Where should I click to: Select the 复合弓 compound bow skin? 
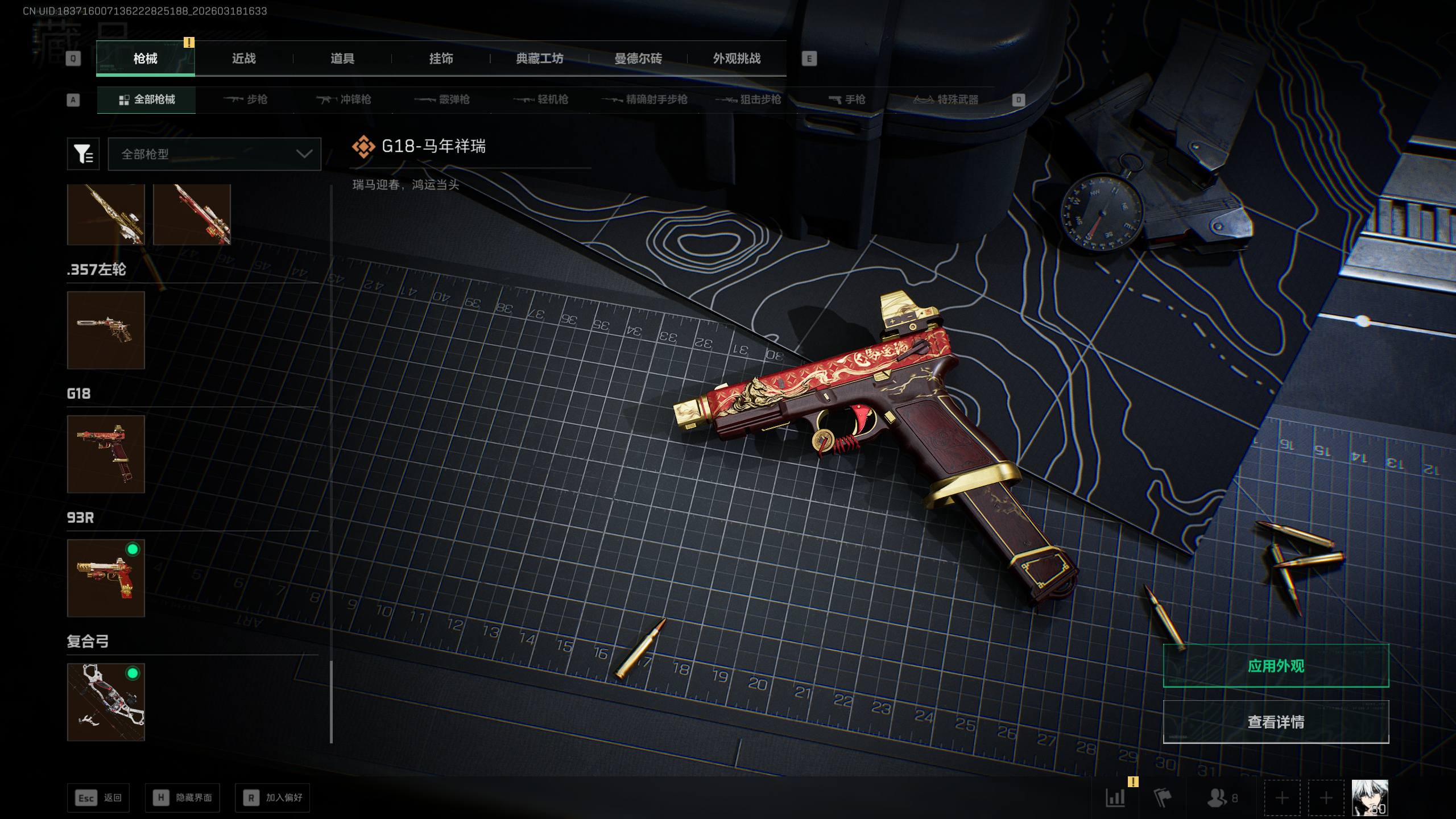pyautogui.click(x=106, y=702)
